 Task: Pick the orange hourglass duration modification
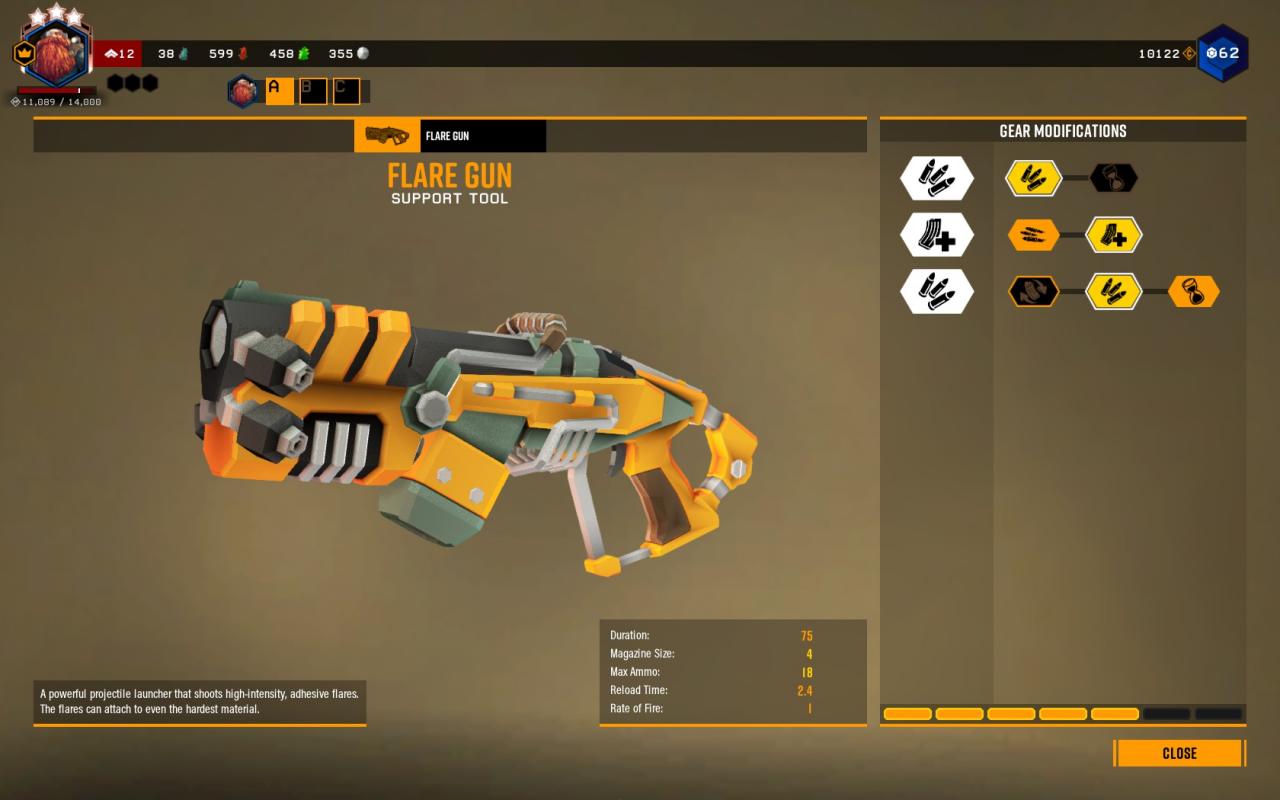pos(1193,291)
